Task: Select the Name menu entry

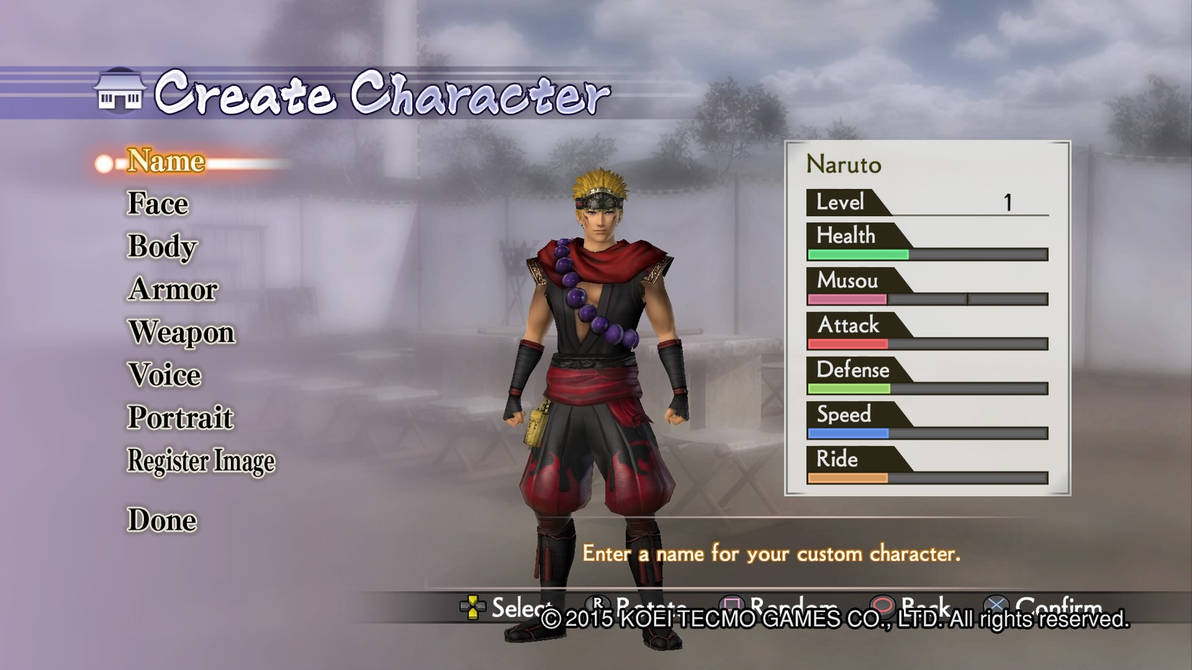Action: point(166,161)
